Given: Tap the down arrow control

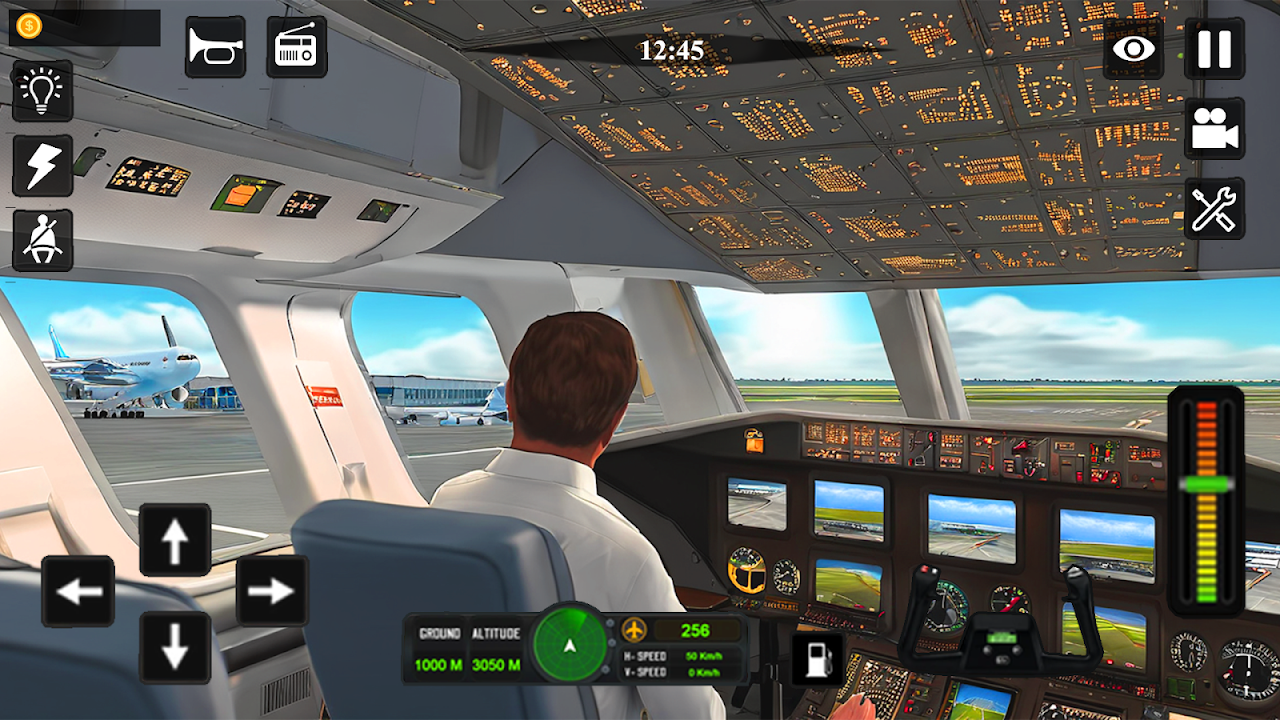Looking at the screenshot, I should [x=175, y=647].
